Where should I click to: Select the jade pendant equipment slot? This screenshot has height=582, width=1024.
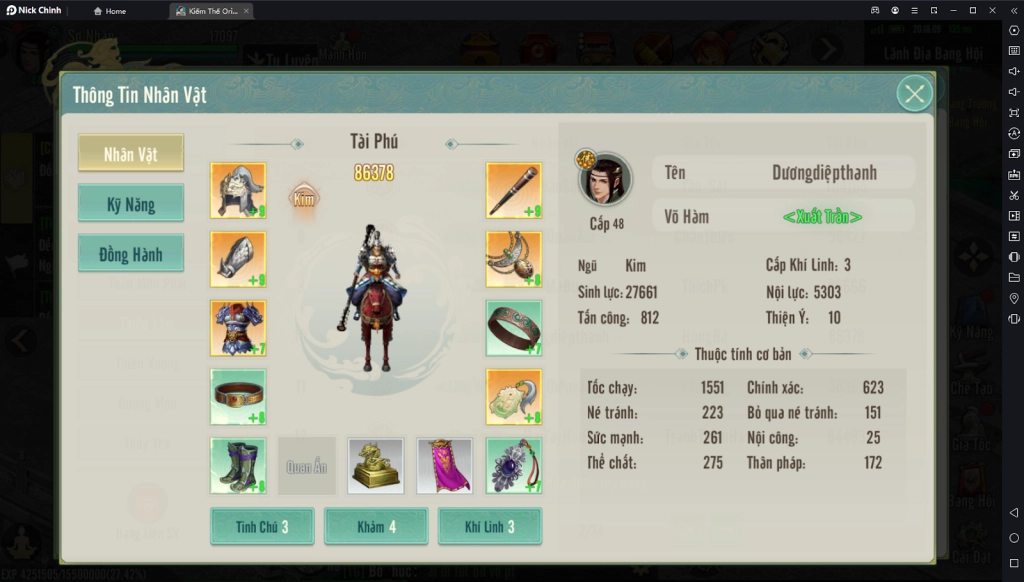(514, 397)
